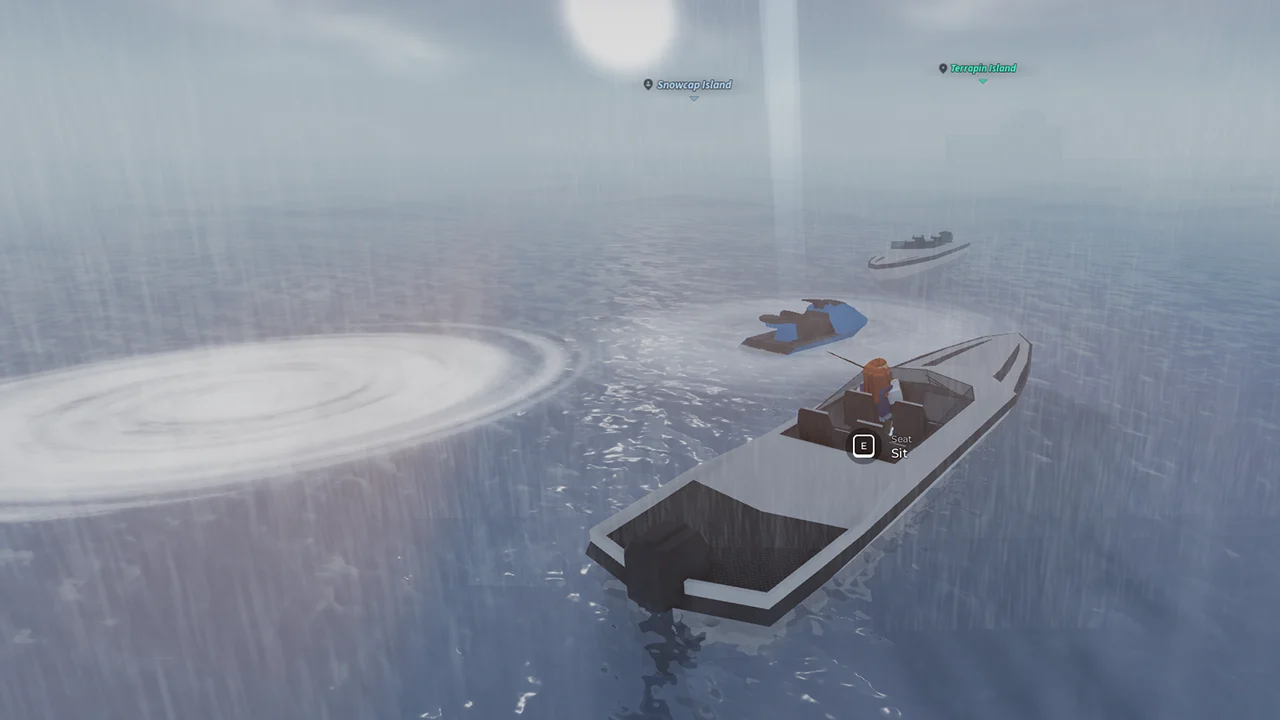Toggle the Terrapin Island marker visibility
The image size is (1280, 720).
(941, 68)
